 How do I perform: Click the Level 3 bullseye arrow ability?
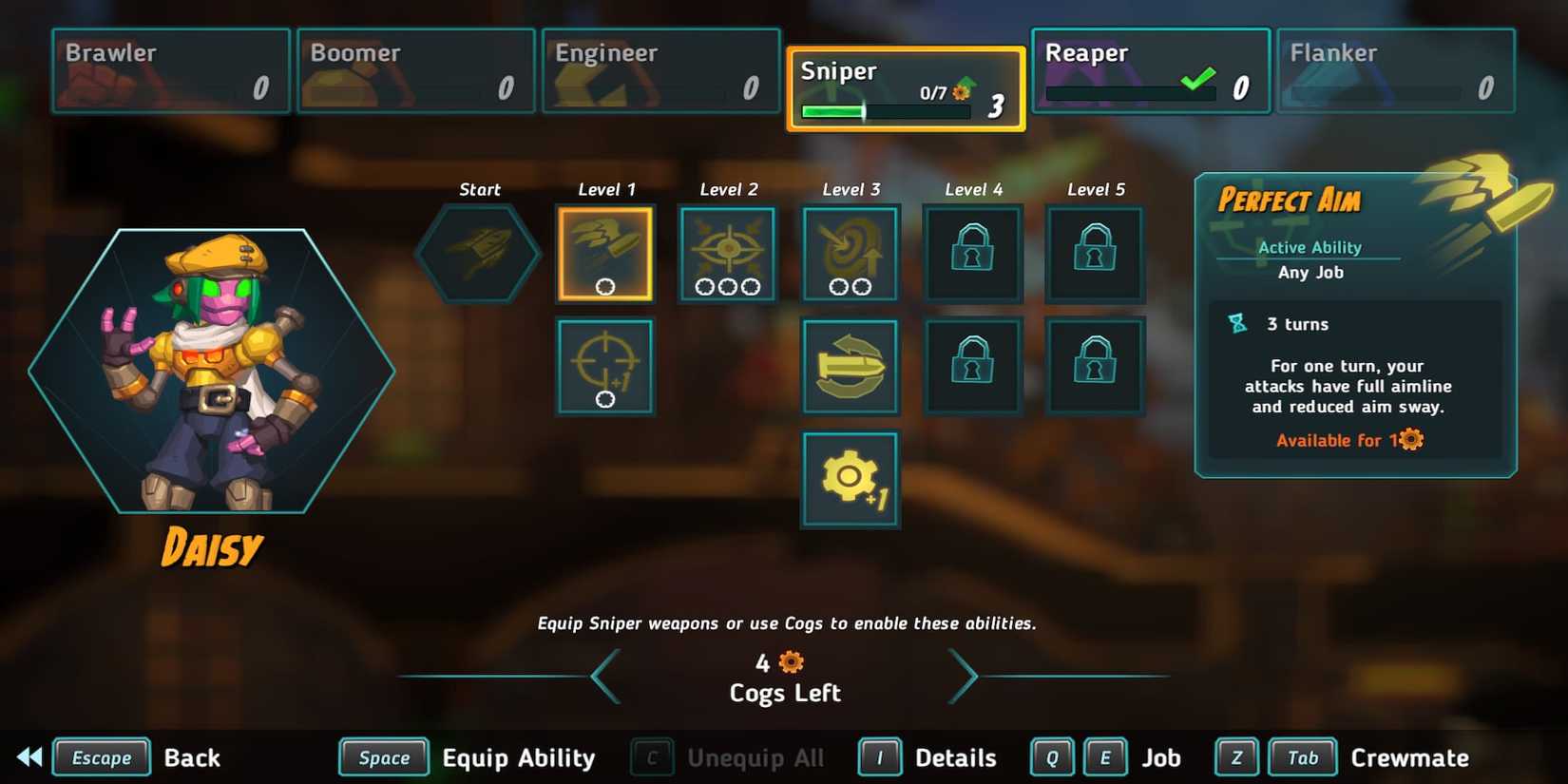[850, 252]
